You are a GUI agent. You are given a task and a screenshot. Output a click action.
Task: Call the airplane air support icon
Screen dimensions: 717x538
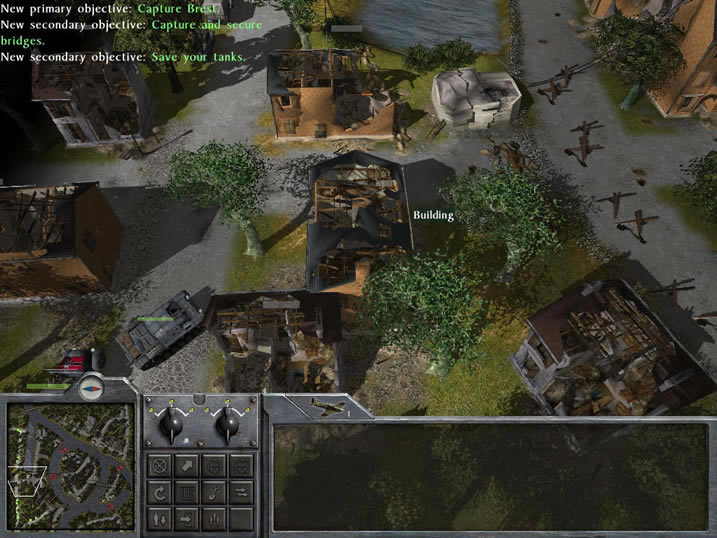pos(326,406)
